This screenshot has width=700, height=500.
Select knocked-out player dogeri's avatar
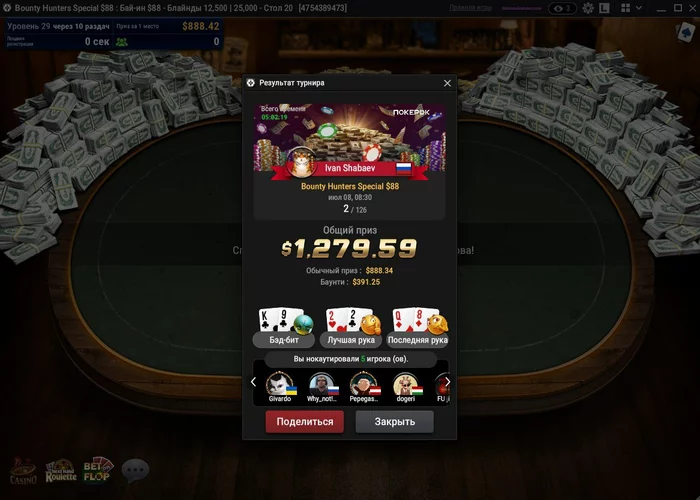pos(405,385)
